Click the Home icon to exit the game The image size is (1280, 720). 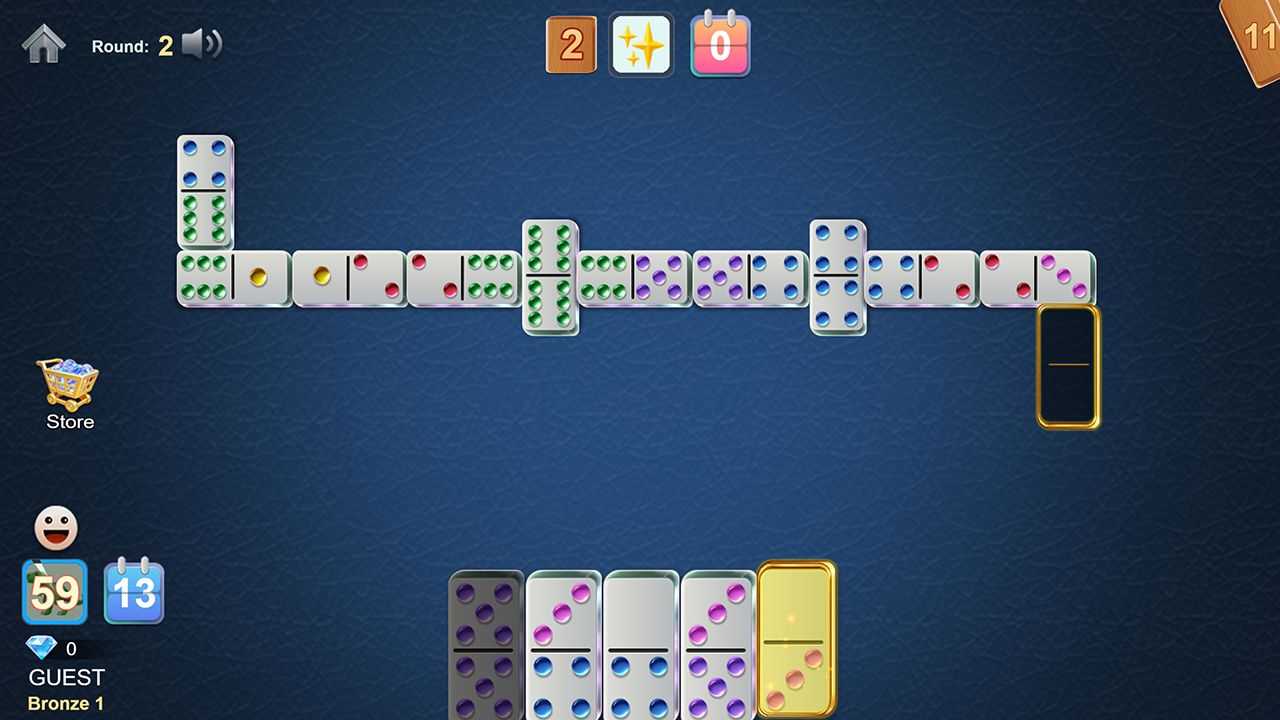[44, 44]
